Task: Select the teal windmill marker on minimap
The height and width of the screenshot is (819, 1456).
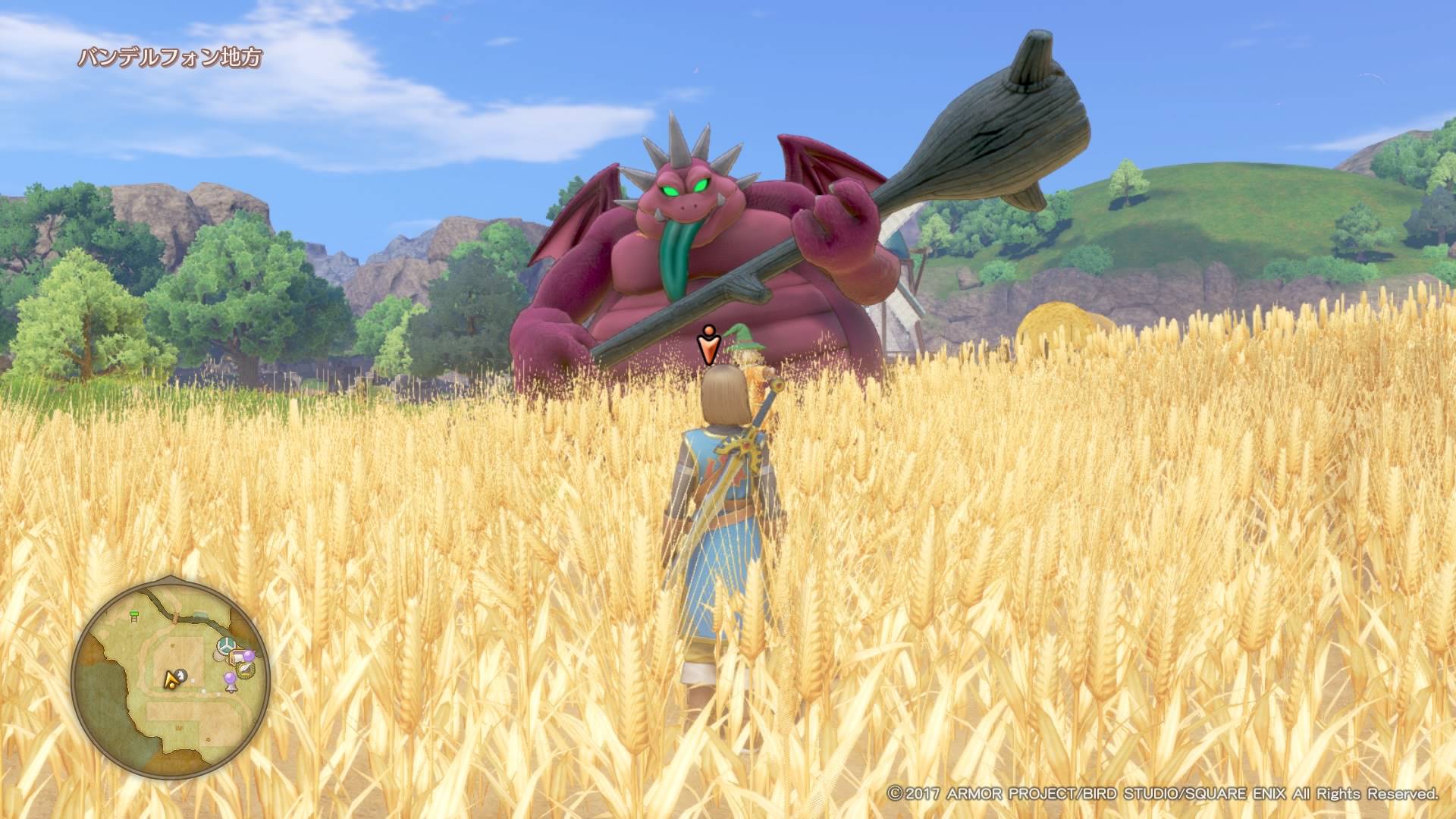Action: 226,646
